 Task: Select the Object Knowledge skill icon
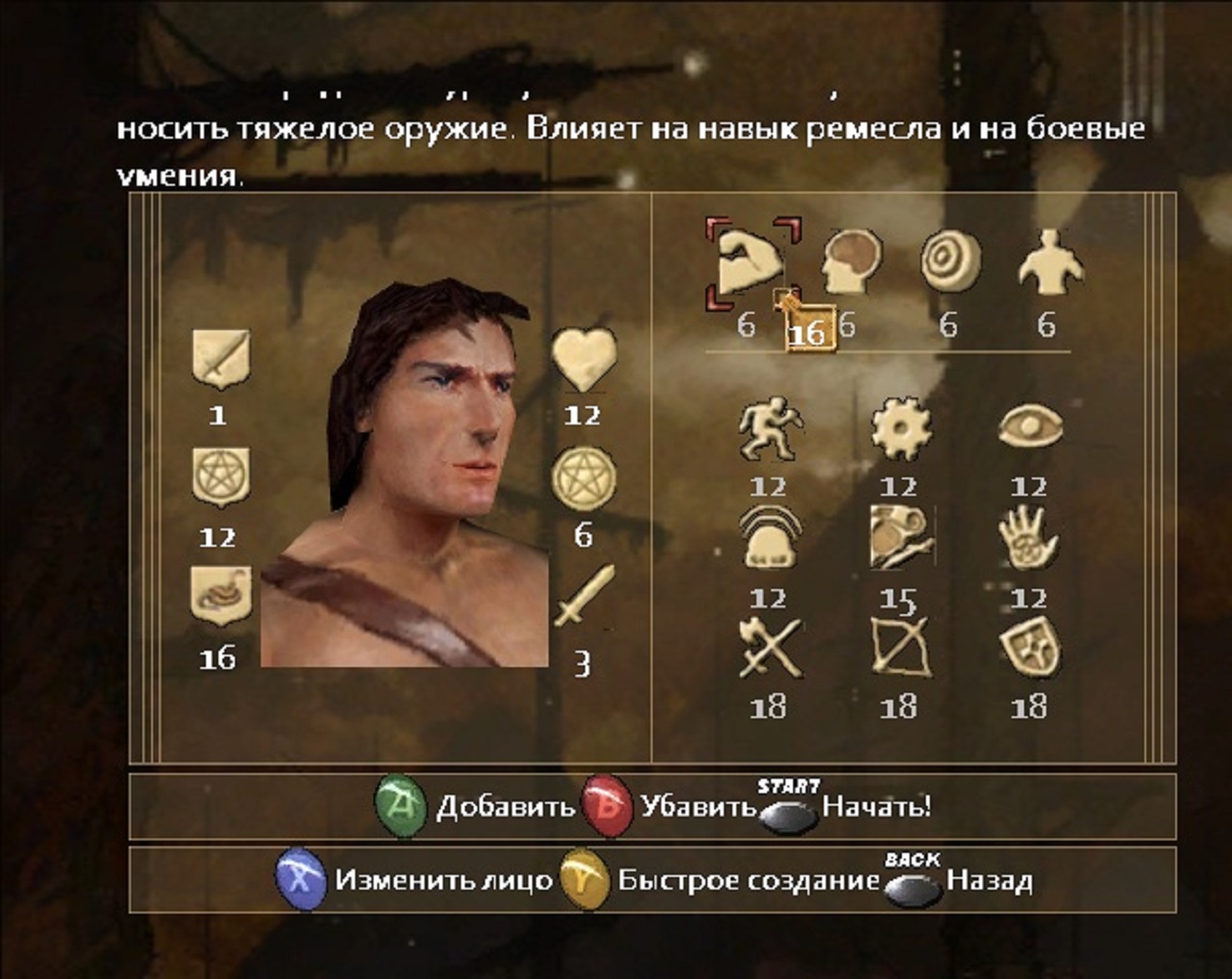(901, 537)
